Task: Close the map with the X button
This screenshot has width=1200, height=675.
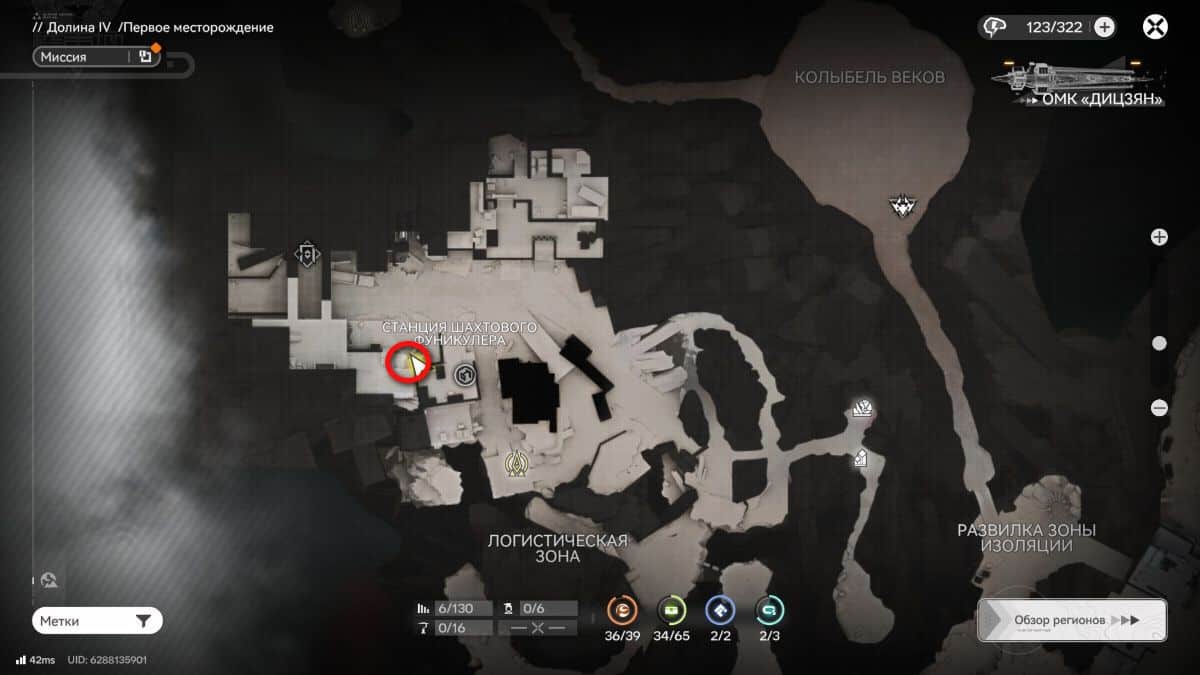Action: pos(1155,27)
